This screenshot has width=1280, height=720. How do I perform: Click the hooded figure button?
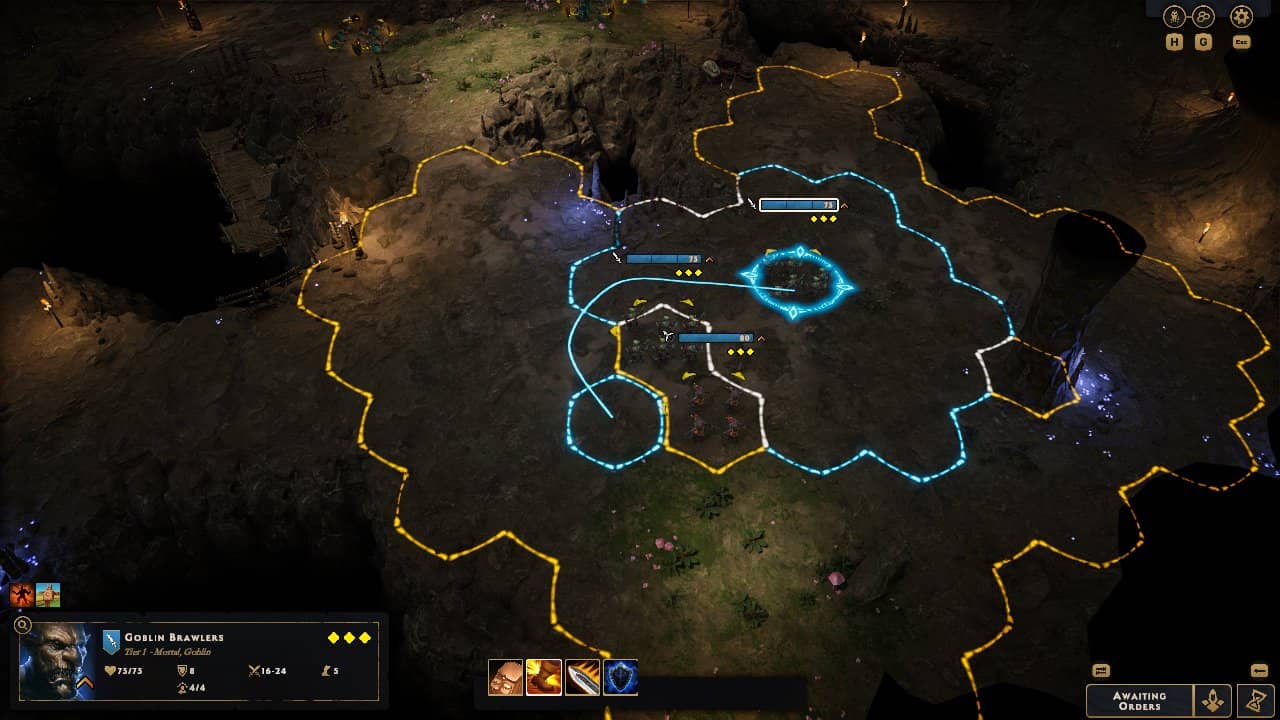(x=1214, y=700)
